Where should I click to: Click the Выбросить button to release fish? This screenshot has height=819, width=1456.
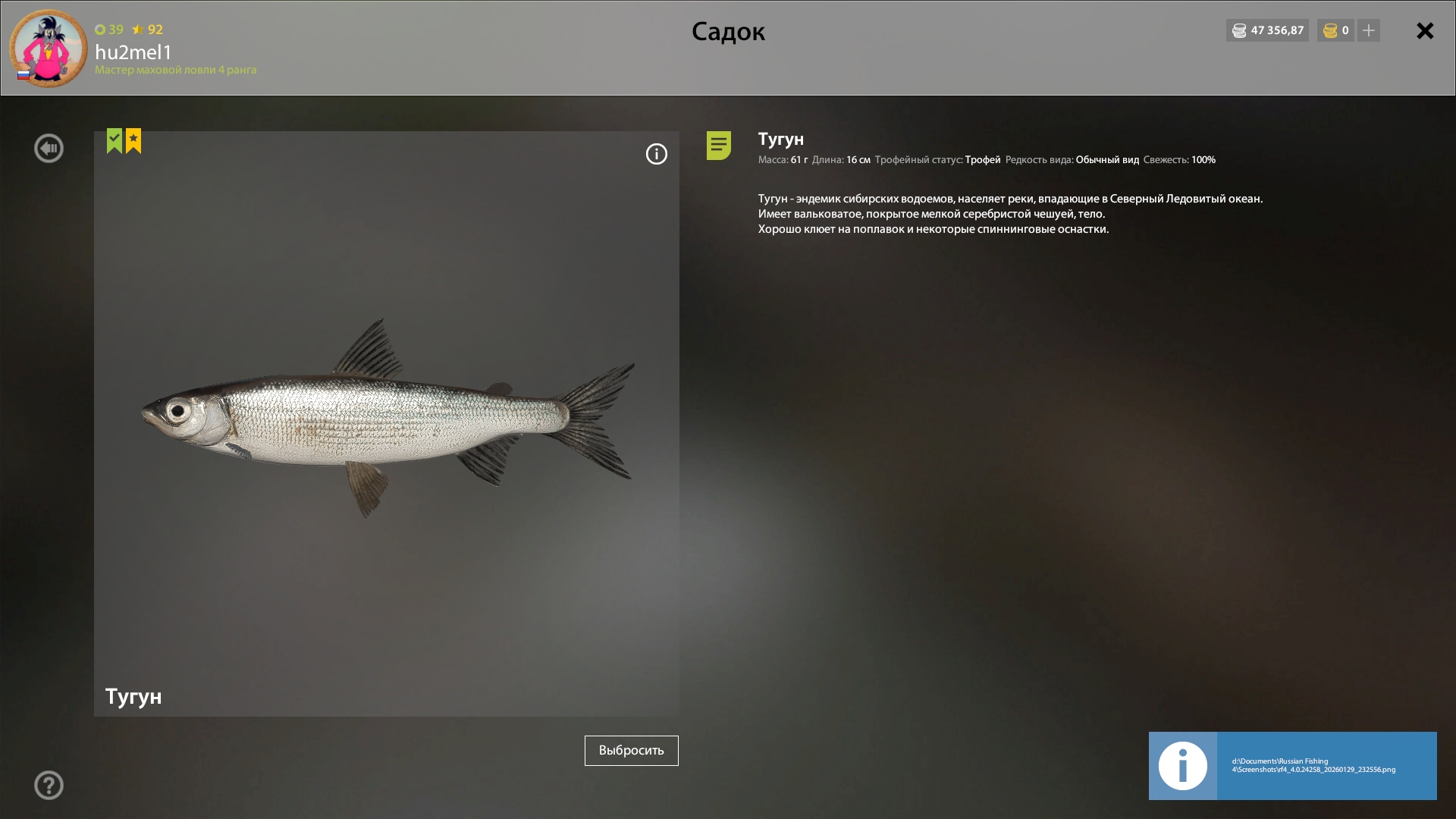coord(631,751)
